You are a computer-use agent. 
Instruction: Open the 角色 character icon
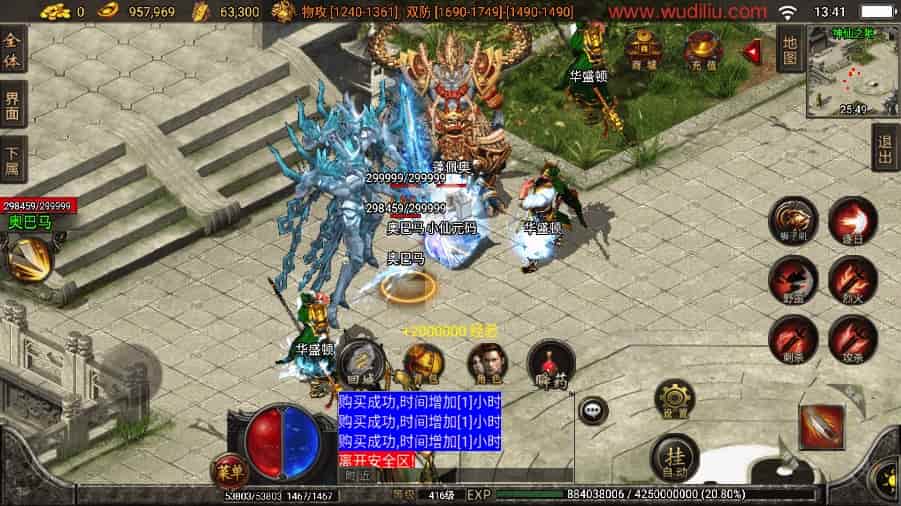pos(488,364)
